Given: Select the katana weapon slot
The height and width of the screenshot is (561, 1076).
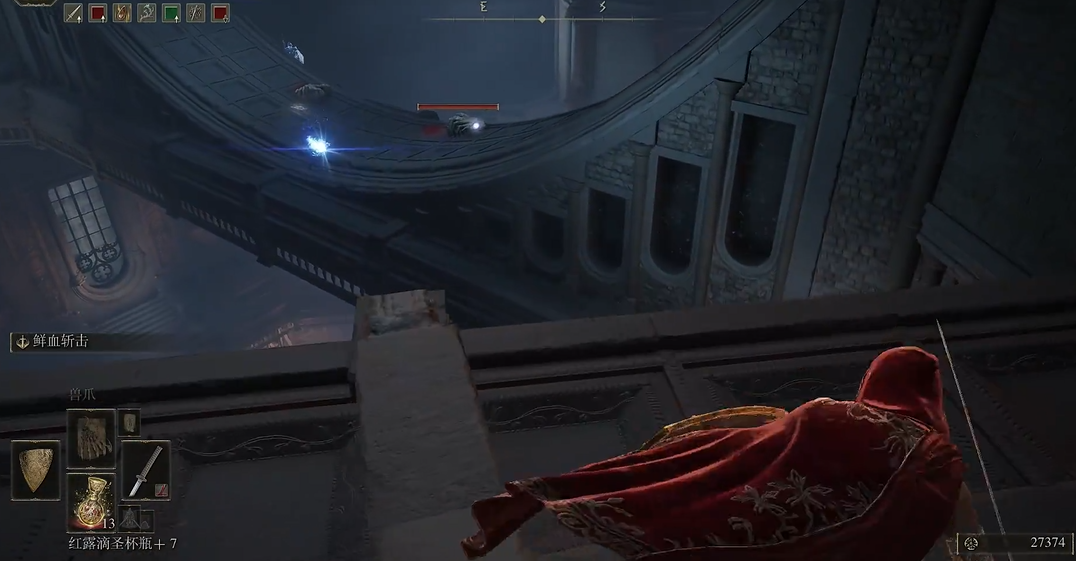Looking at the screenshot, I should click(144, 469).
